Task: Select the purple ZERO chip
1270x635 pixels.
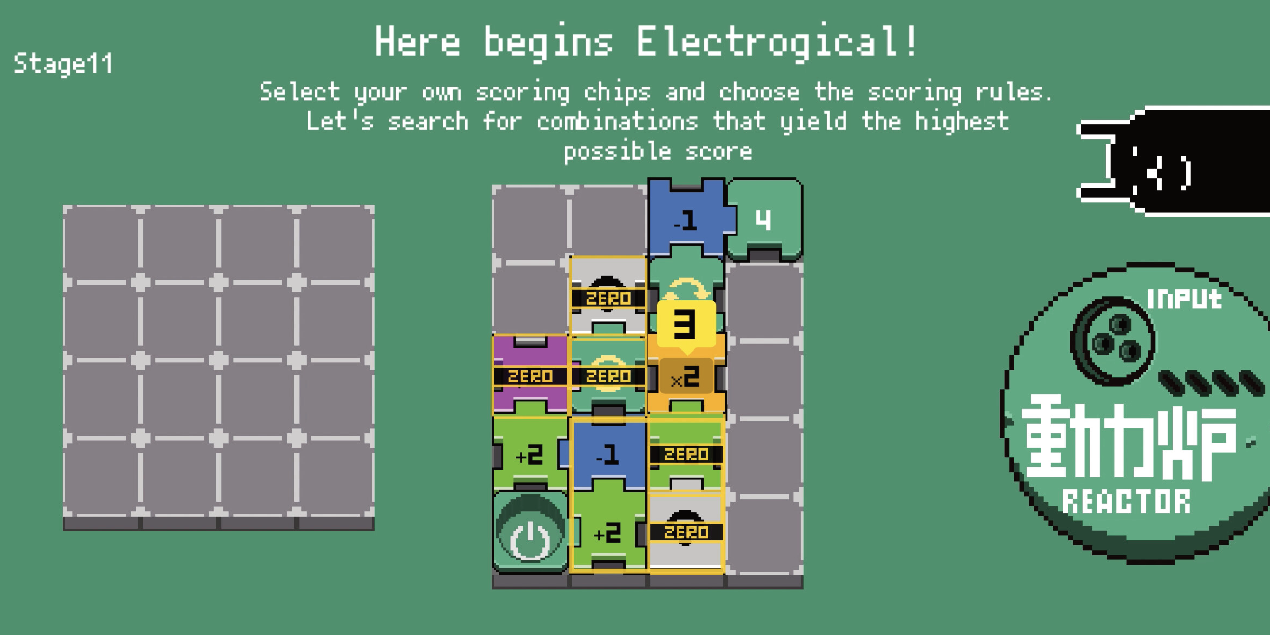Action: coord(530,376)
